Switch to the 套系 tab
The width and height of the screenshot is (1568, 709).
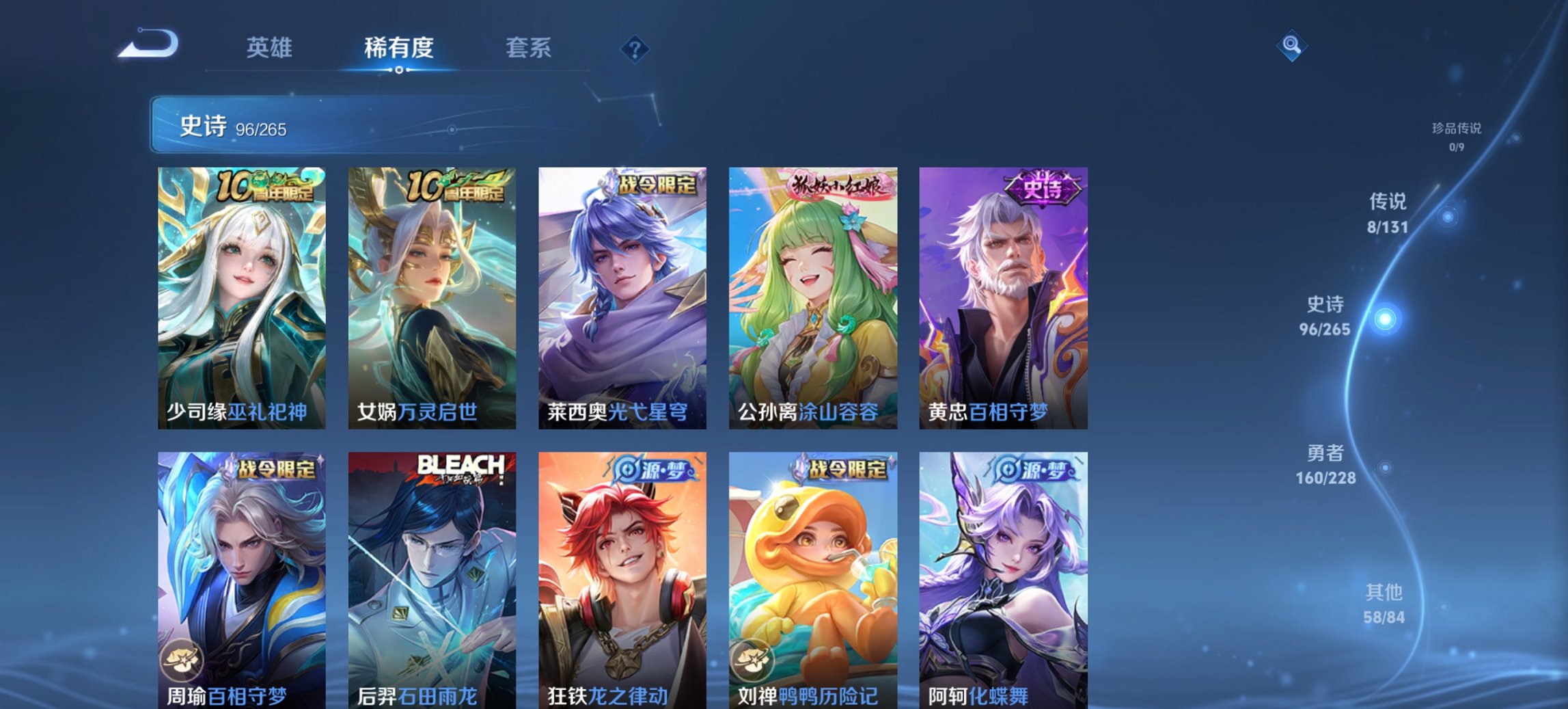pyautogui.click(x=528, y=48)
